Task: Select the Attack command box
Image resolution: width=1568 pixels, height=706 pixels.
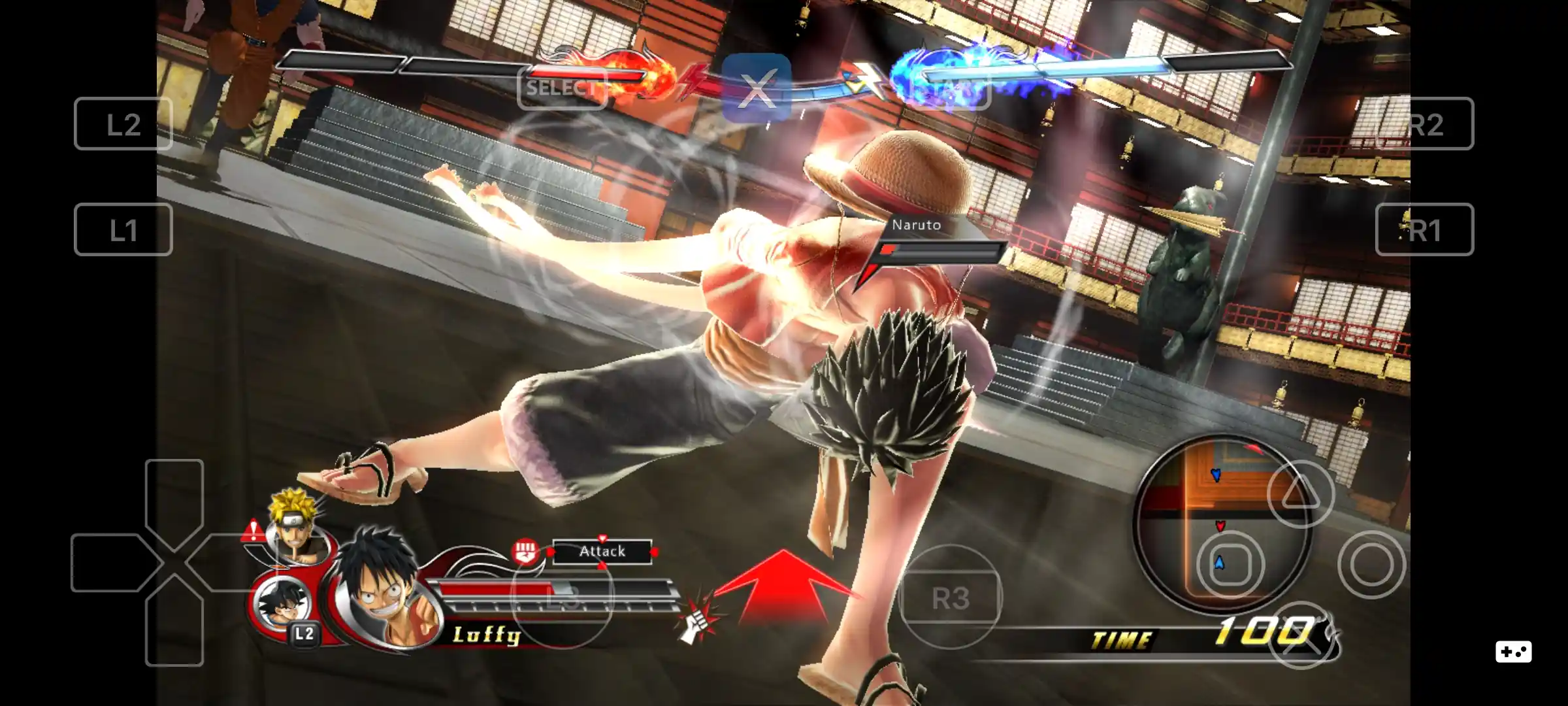Action: [x=602, y=551]
